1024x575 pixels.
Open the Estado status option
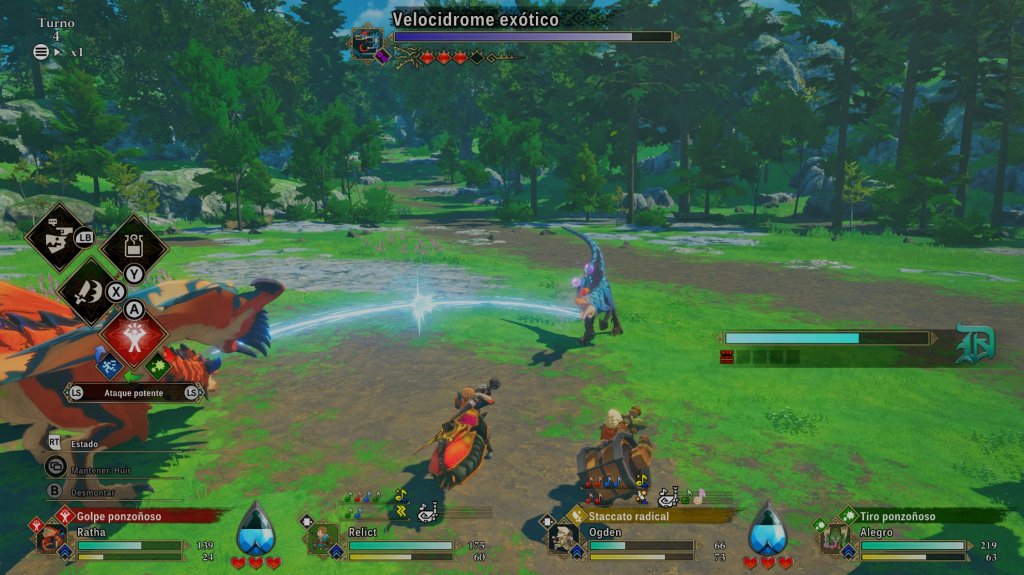[x=83, y=441]
